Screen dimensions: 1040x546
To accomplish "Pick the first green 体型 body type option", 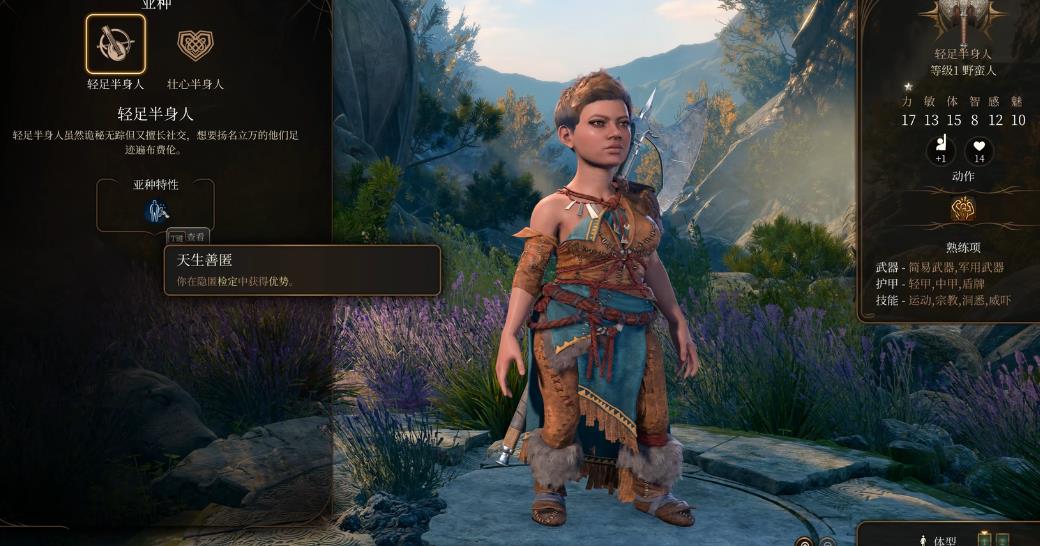I will [x=986, y=540].
